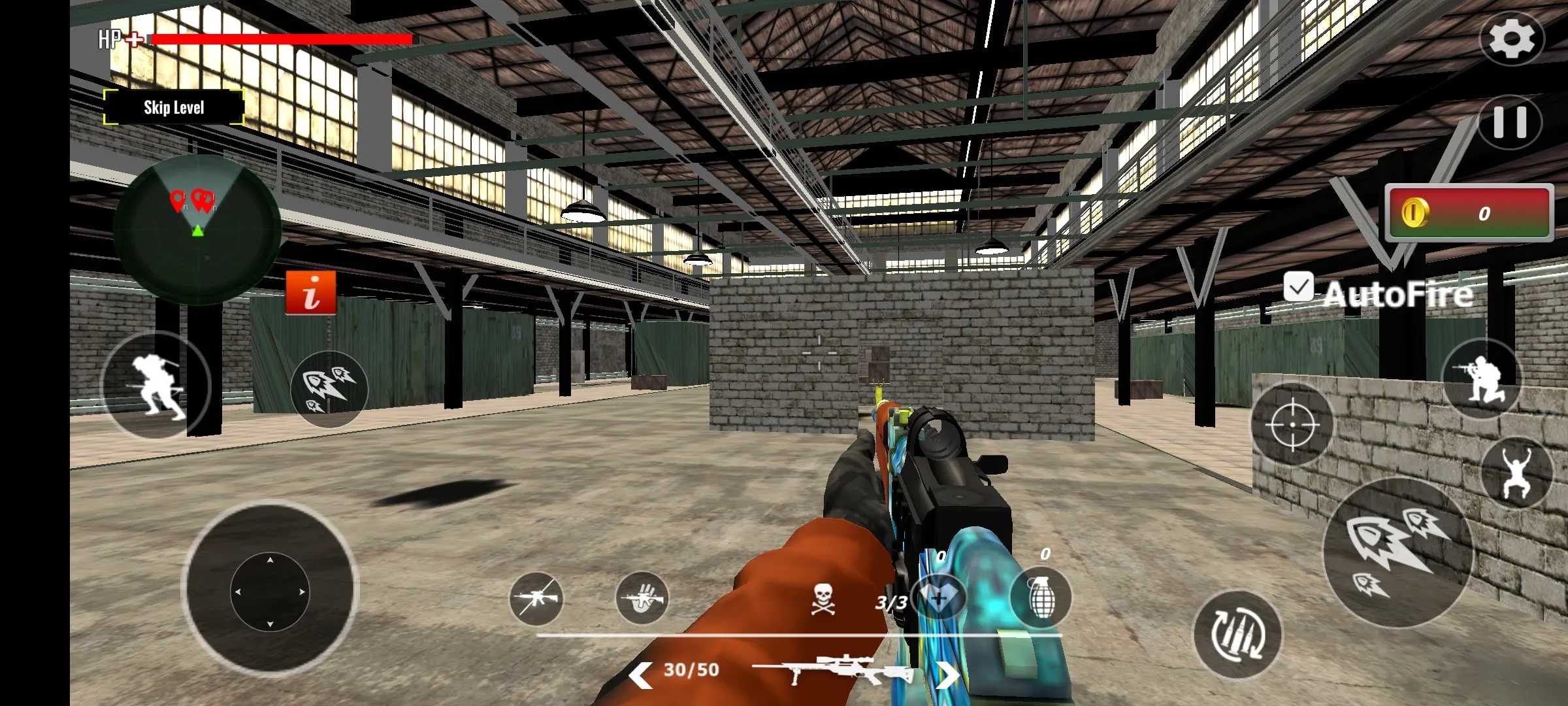This screenshot has height=706, width=1568.
Task: Reload using the bullets reload button
Action: (1237, 634)
